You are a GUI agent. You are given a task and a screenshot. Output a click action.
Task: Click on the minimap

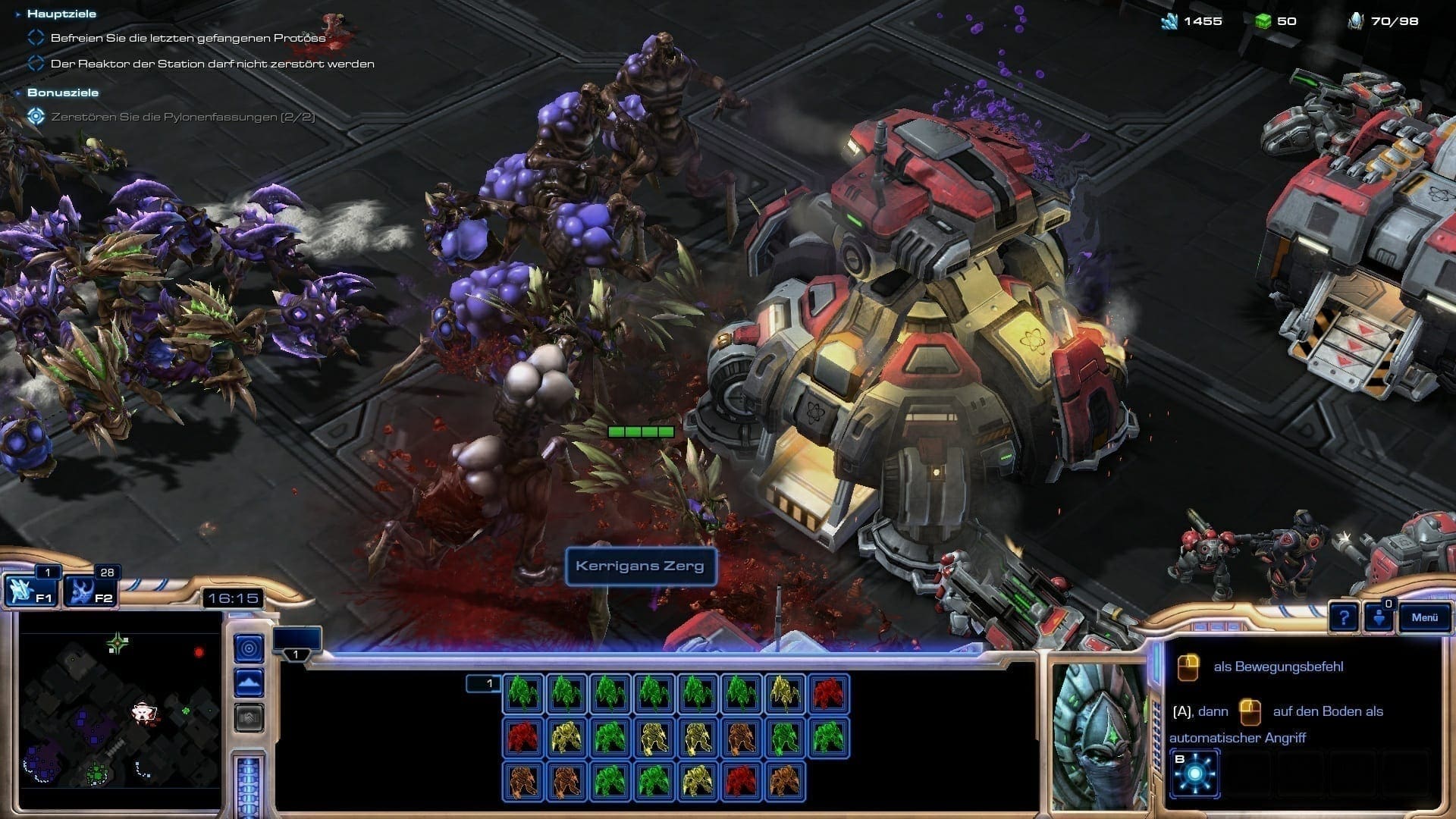pyautogui.click(x=120, y=711)
